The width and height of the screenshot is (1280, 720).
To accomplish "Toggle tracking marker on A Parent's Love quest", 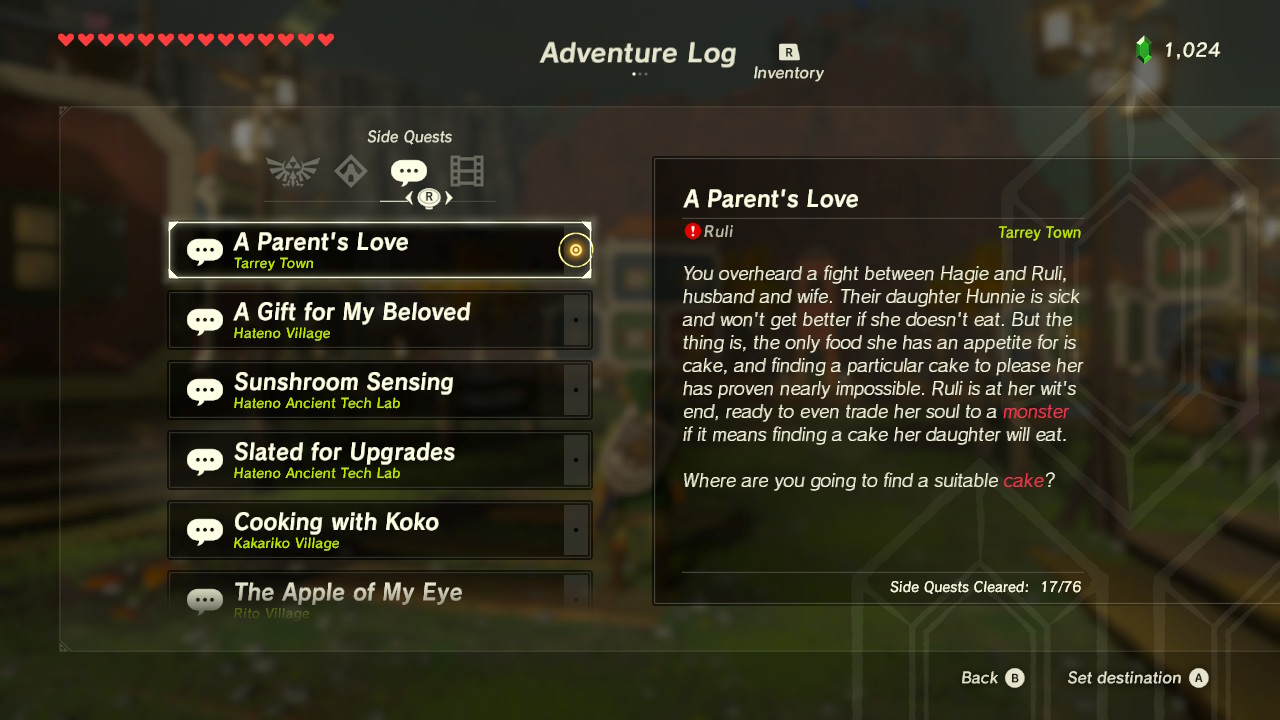I will coord(575,250).
